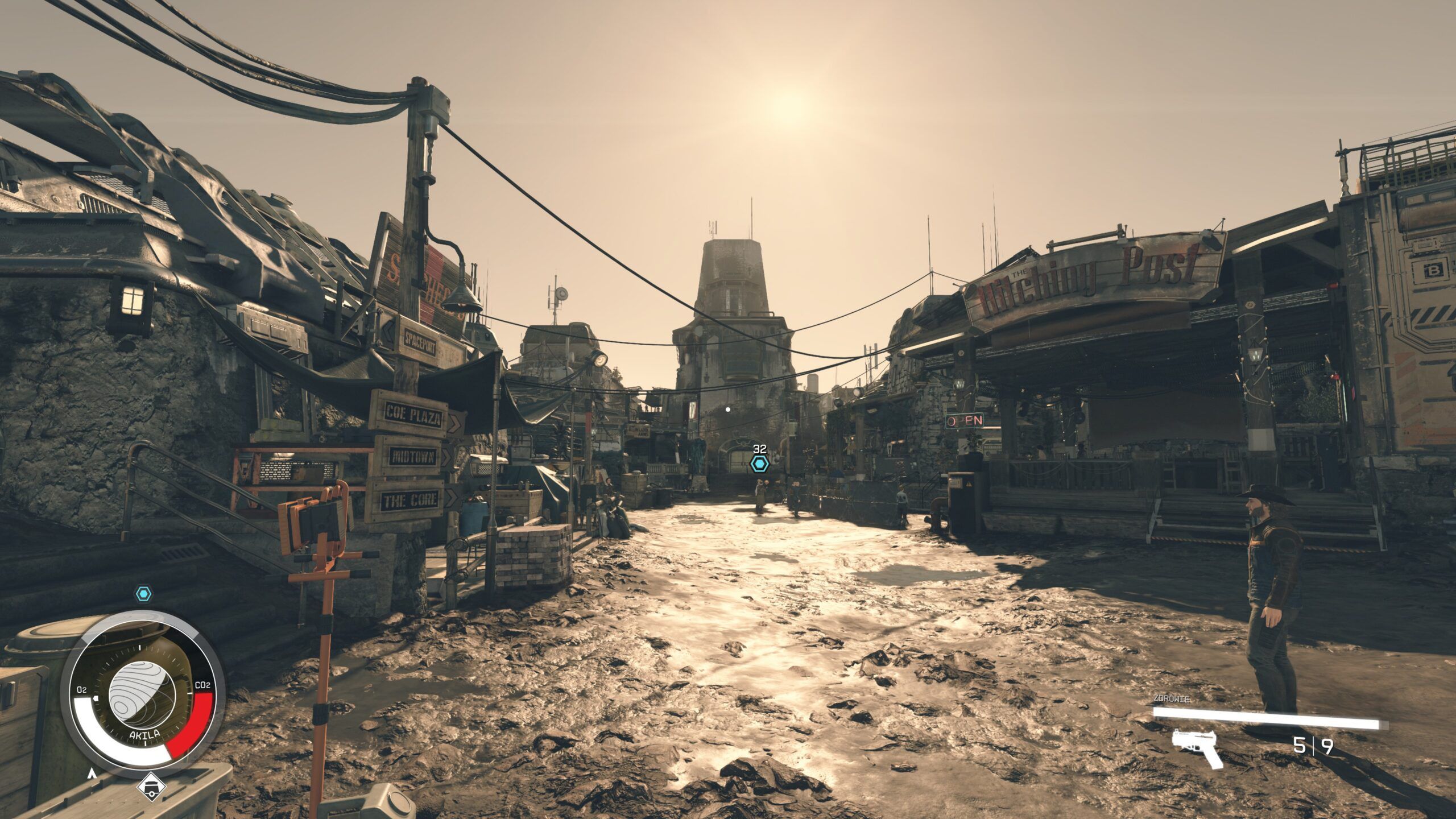Select the quest marker showing 32
The image size is (1456, 819).
[759, 464]
